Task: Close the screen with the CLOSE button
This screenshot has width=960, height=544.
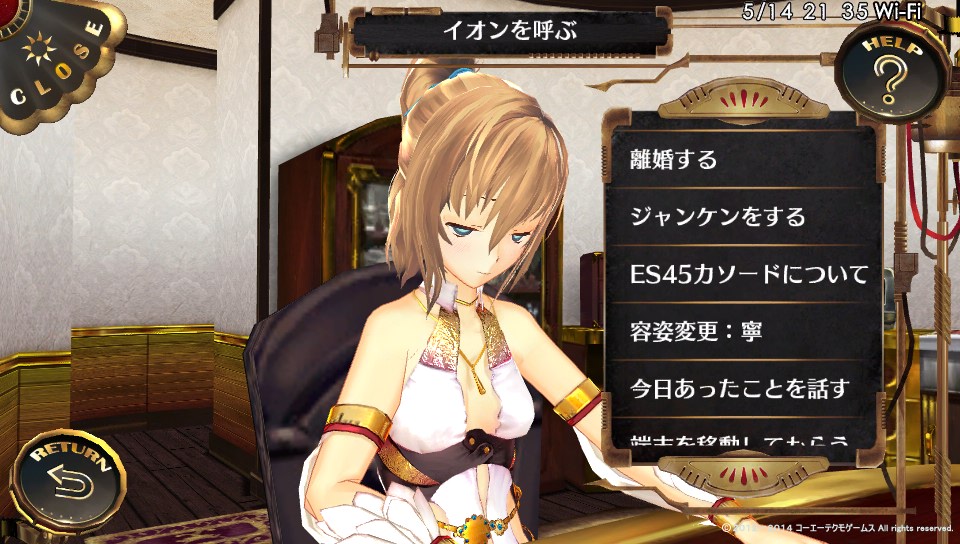Action: click(x=52, y=60)
